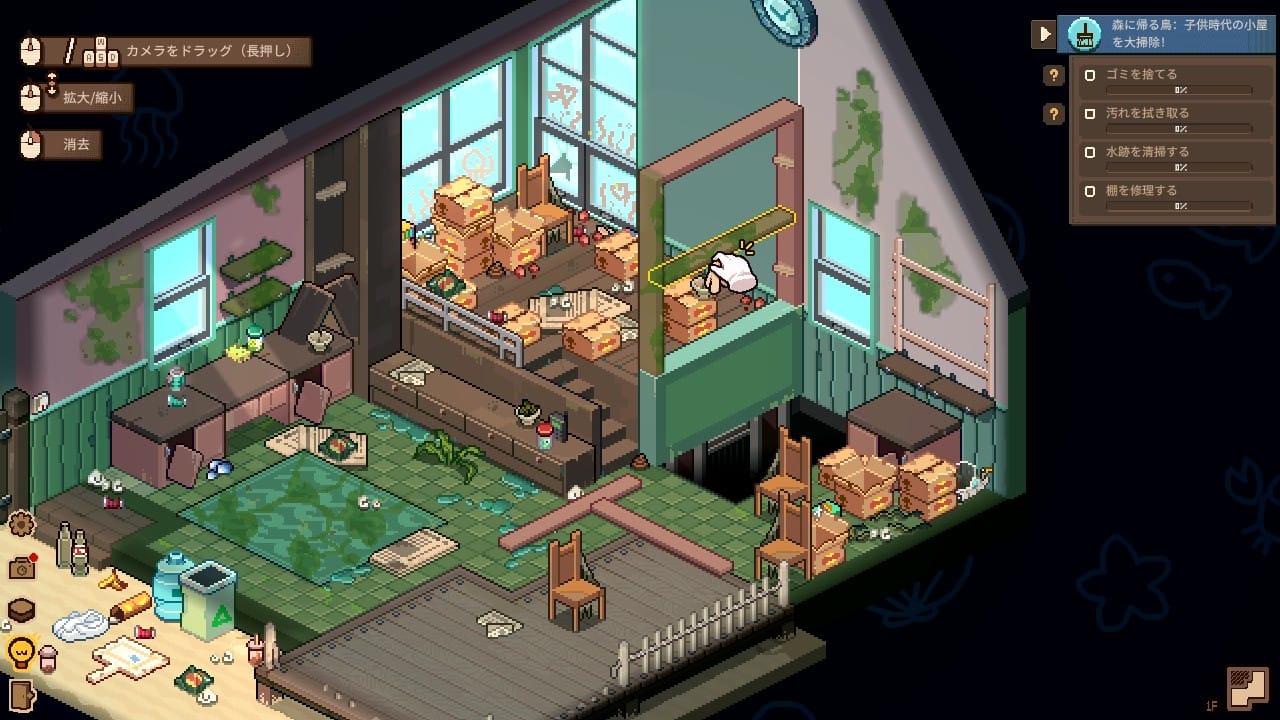
Task: Select the 汚れを拭き取る task row
Action: [x=1167, y=119]
